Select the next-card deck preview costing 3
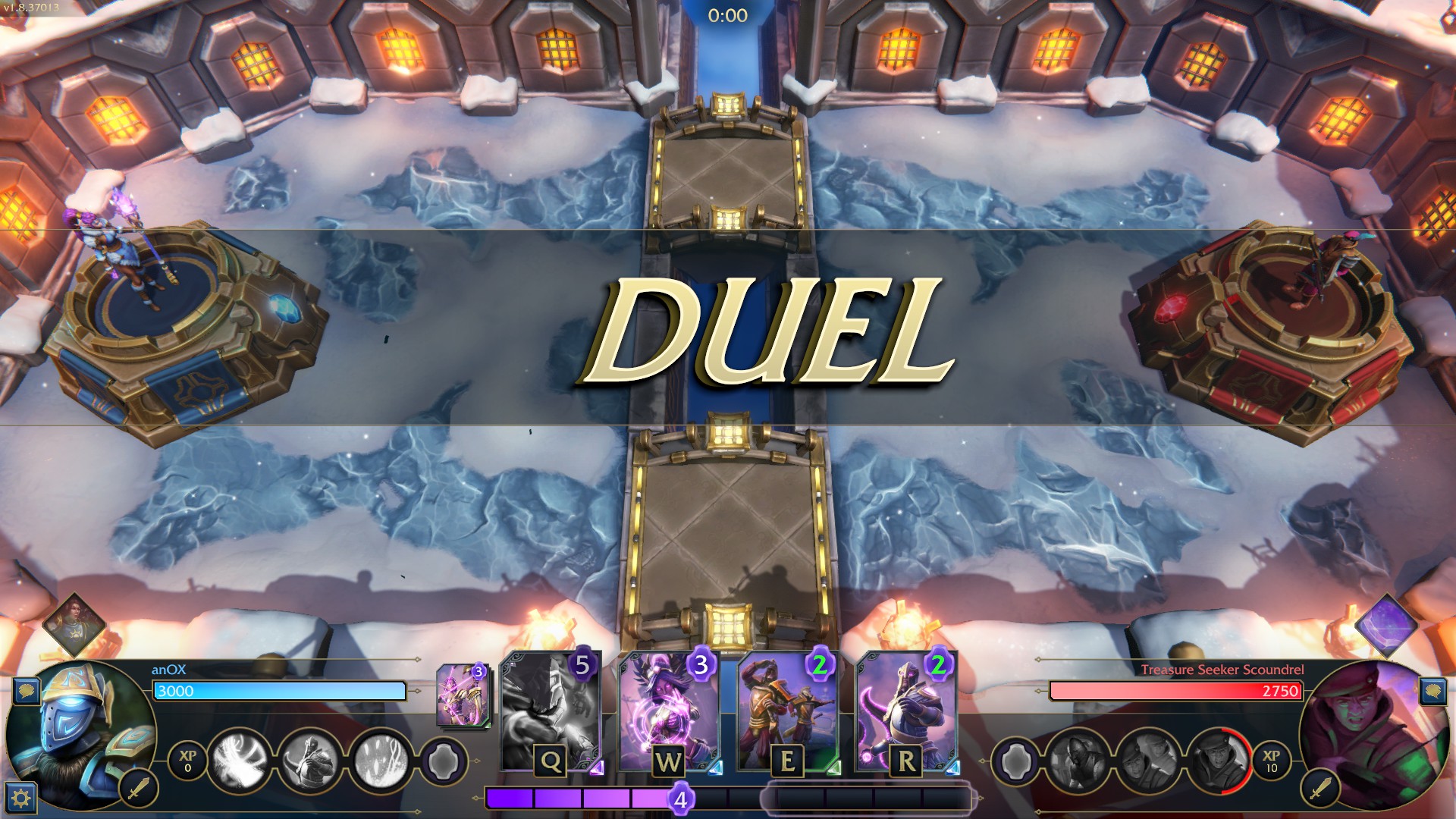1456x819 pixels. 462,695
